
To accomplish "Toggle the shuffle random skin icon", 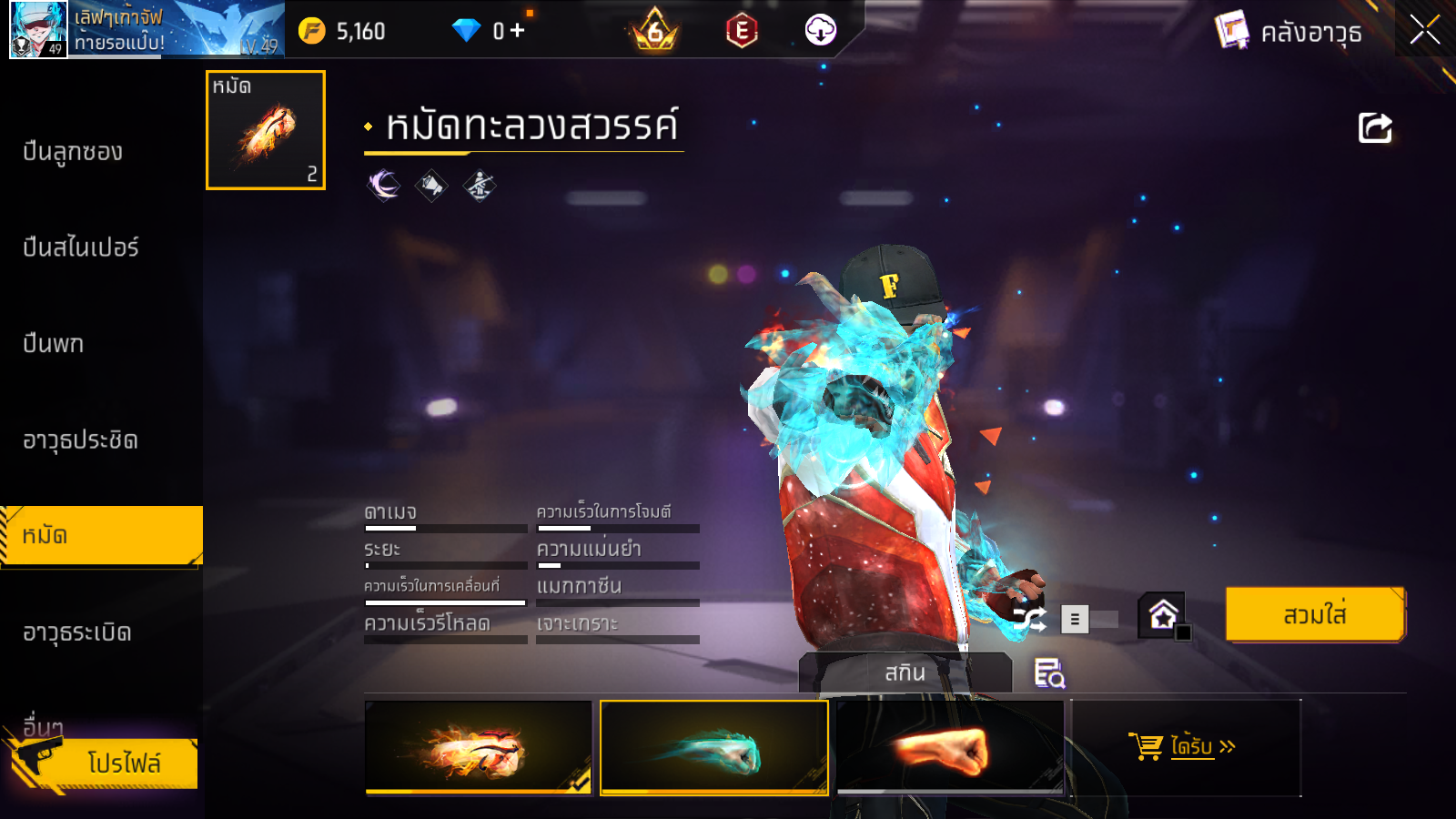I will pyautogui.click(x=1030, y=620).
